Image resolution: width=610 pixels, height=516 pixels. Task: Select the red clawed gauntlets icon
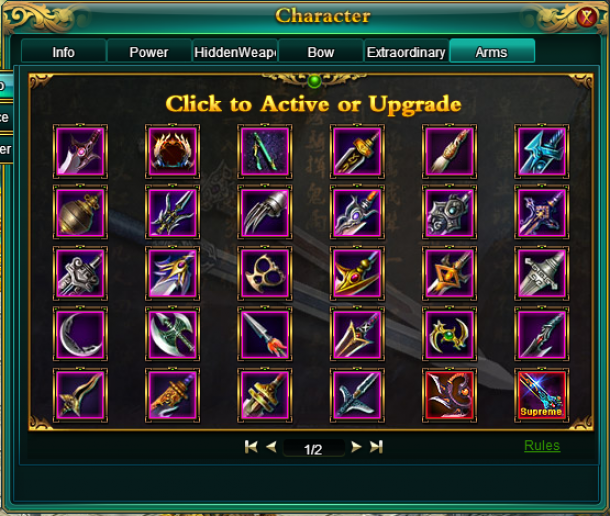172,151
